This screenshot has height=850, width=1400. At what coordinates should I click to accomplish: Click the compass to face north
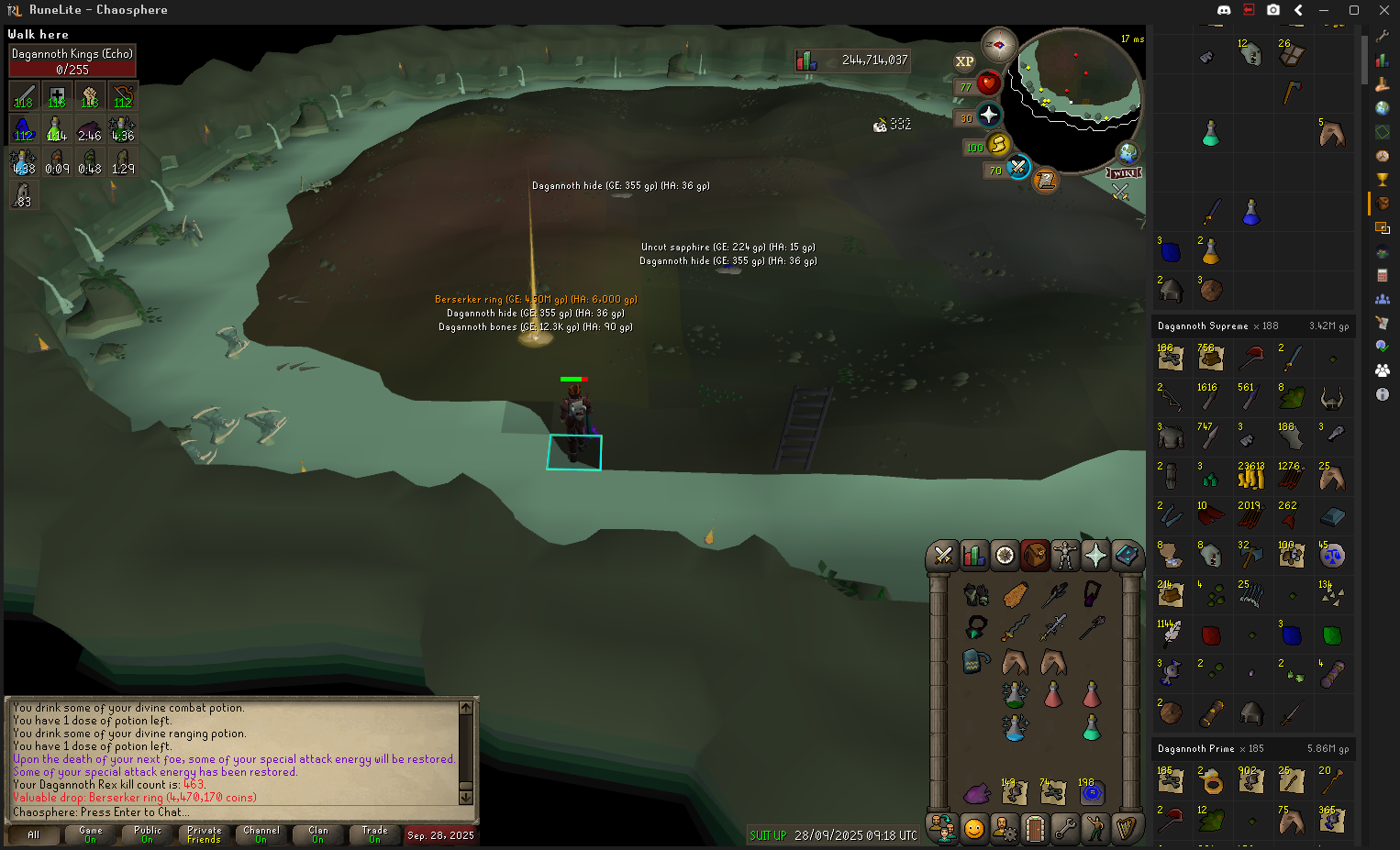click(998, 44)
